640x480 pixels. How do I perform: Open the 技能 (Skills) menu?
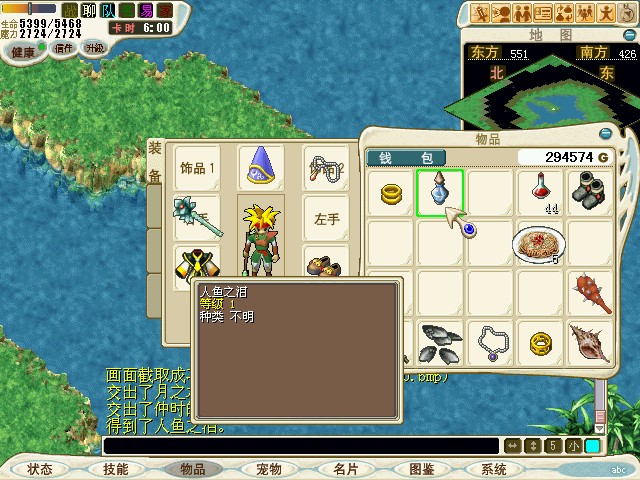[115, 469]
